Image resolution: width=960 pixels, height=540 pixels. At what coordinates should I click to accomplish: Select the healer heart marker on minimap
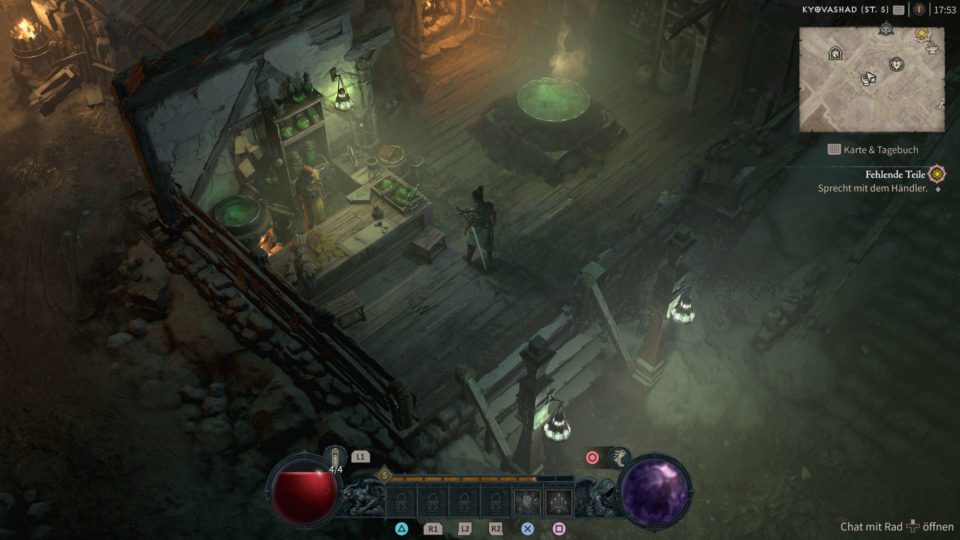point(896,64)
